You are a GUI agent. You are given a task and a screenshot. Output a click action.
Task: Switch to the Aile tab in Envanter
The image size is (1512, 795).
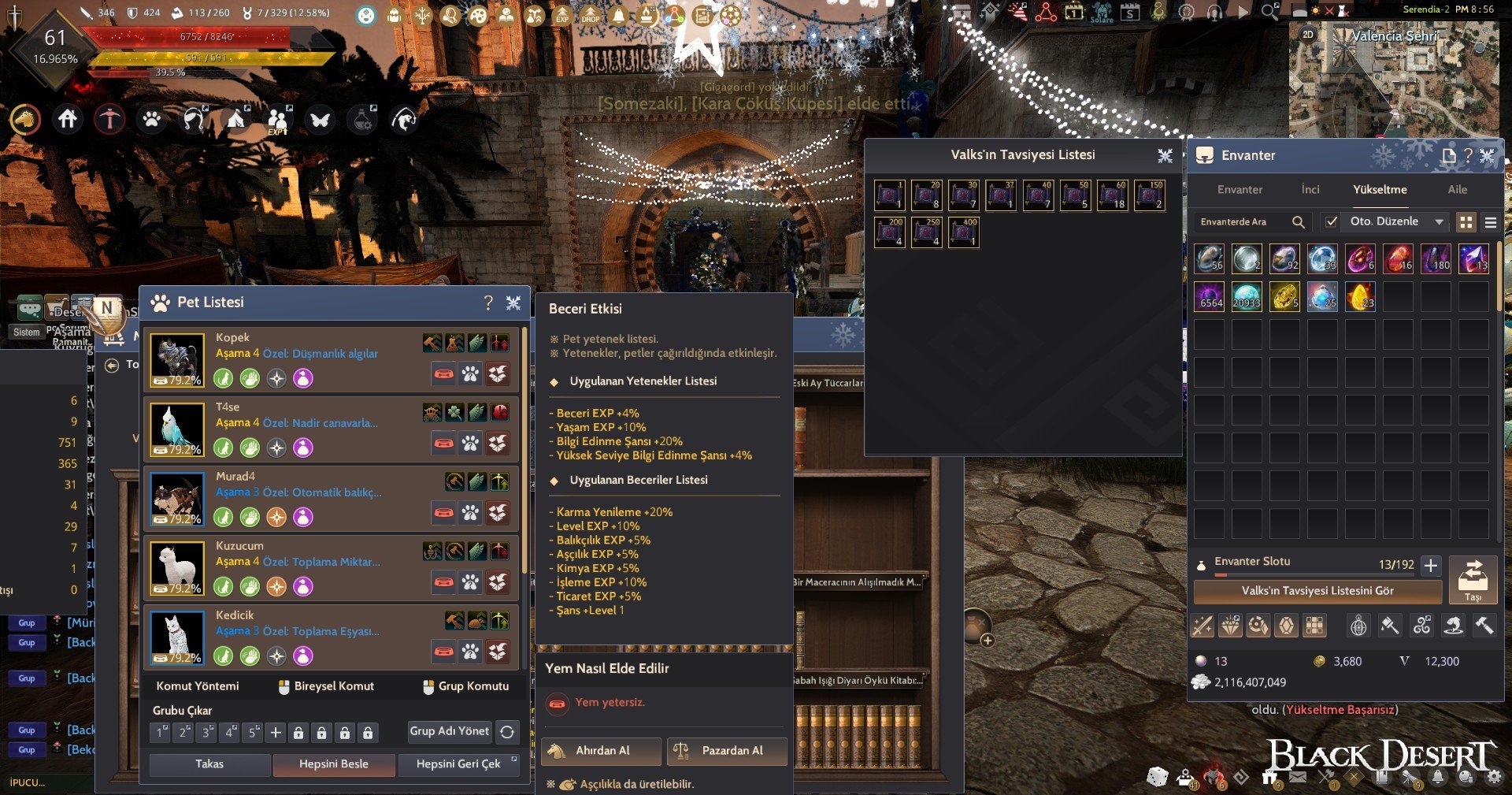1458,190
